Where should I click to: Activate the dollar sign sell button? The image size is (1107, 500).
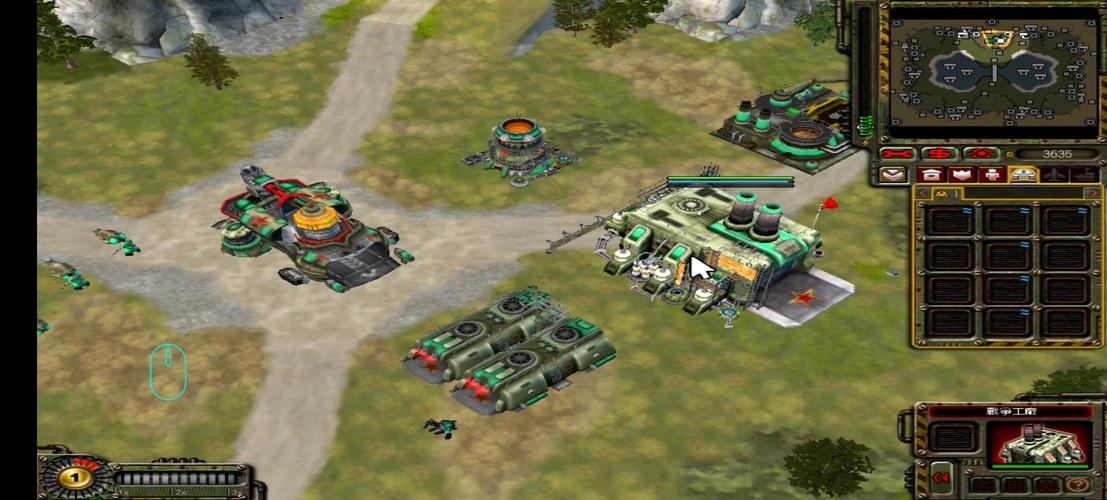pos(939,154)
